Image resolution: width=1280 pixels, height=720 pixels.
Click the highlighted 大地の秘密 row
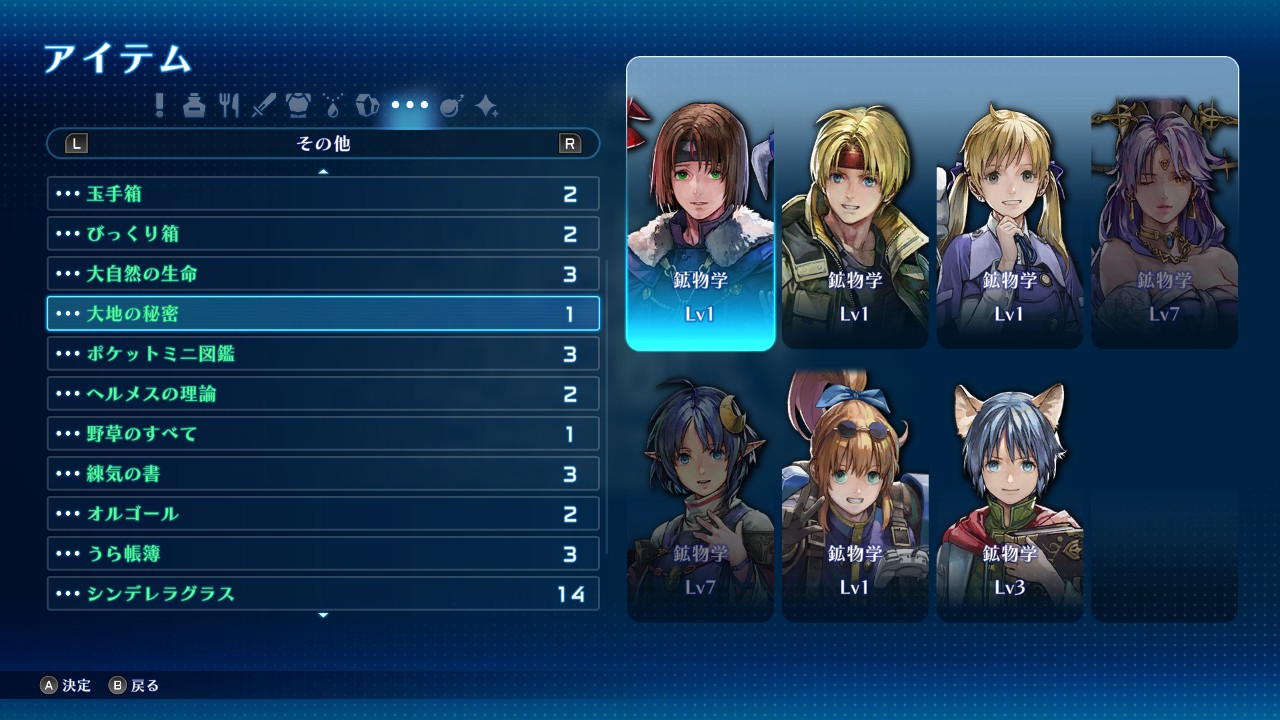pos(323,314)
